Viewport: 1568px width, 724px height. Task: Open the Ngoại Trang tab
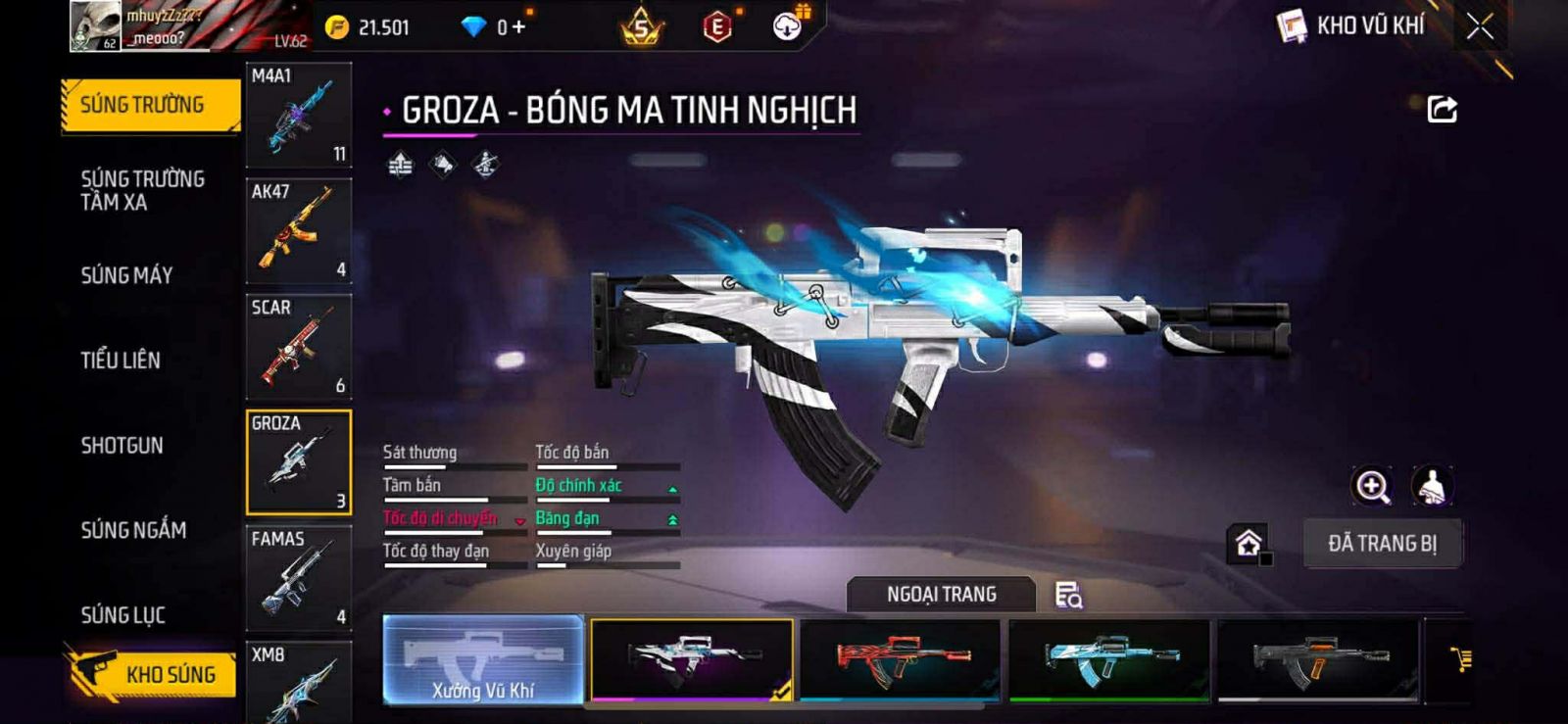click(x=941, y=595)
